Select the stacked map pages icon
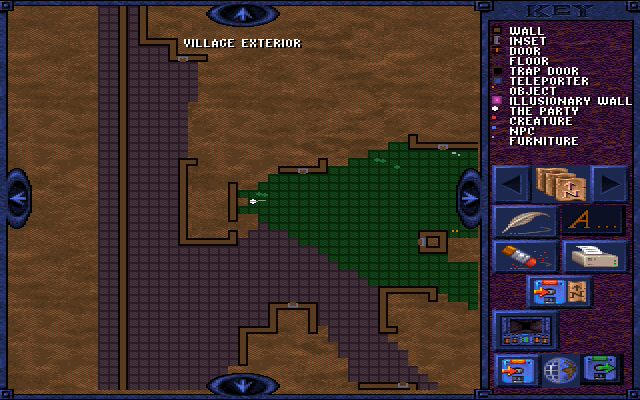Viewport: 640px width, 400px height. tap(561, 183)
